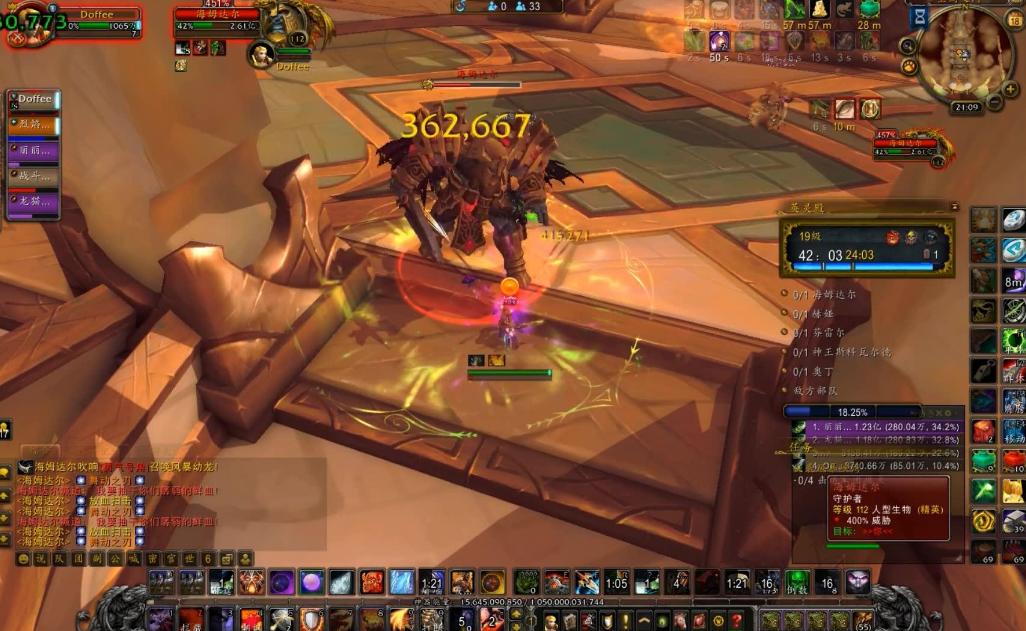Click the clock readout under the minimap
Image resolution: width=1026 pixels, height=631 pixels.
[x=966, y=107]
